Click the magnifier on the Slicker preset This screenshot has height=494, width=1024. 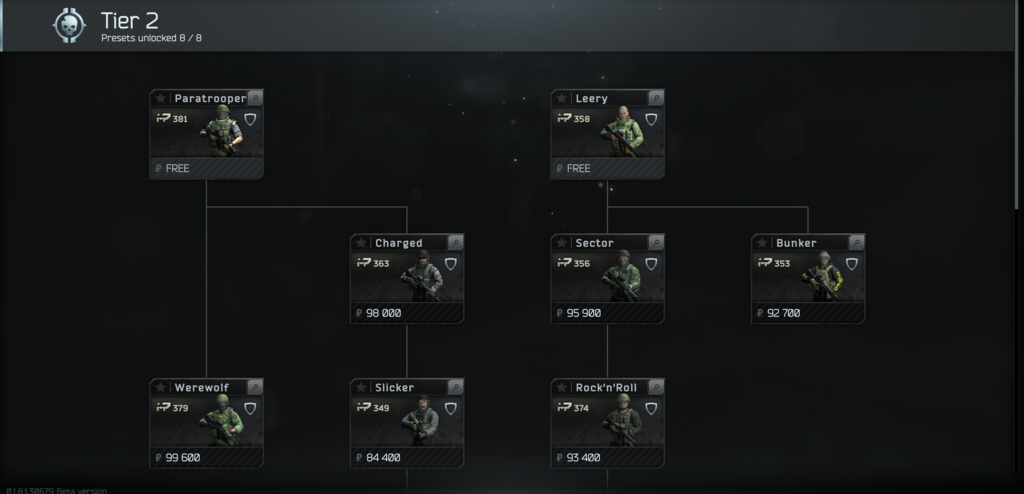pos(455,387)
